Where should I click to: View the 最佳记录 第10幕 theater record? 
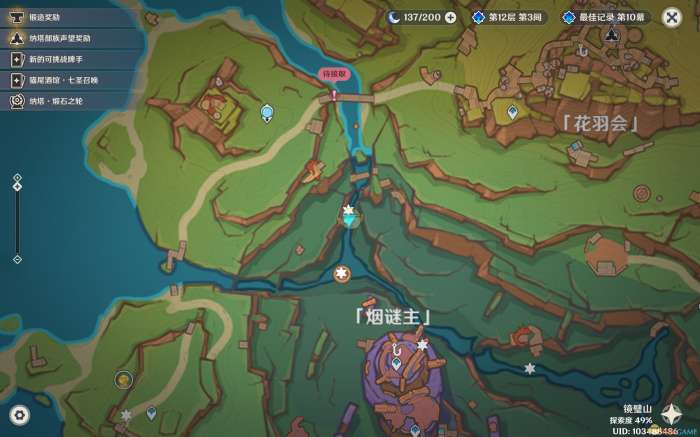602,17
